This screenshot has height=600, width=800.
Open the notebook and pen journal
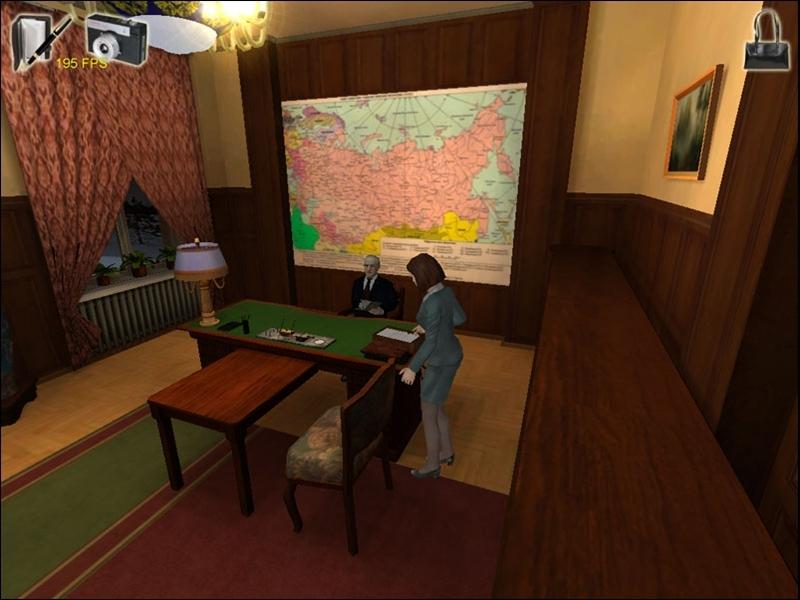click(x=40, y=40)
